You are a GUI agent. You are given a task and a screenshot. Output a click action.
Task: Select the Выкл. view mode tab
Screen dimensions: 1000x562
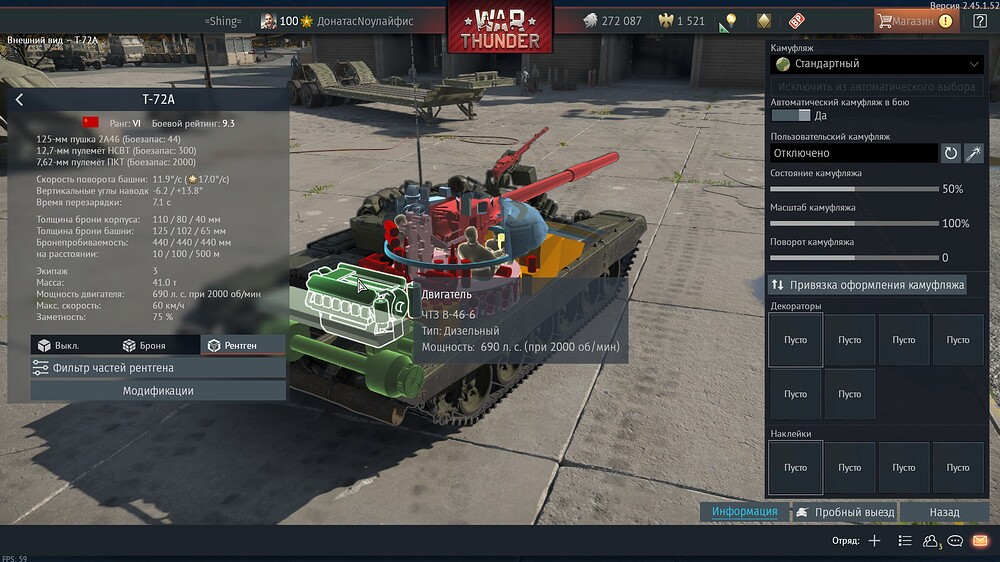point(58,345)
